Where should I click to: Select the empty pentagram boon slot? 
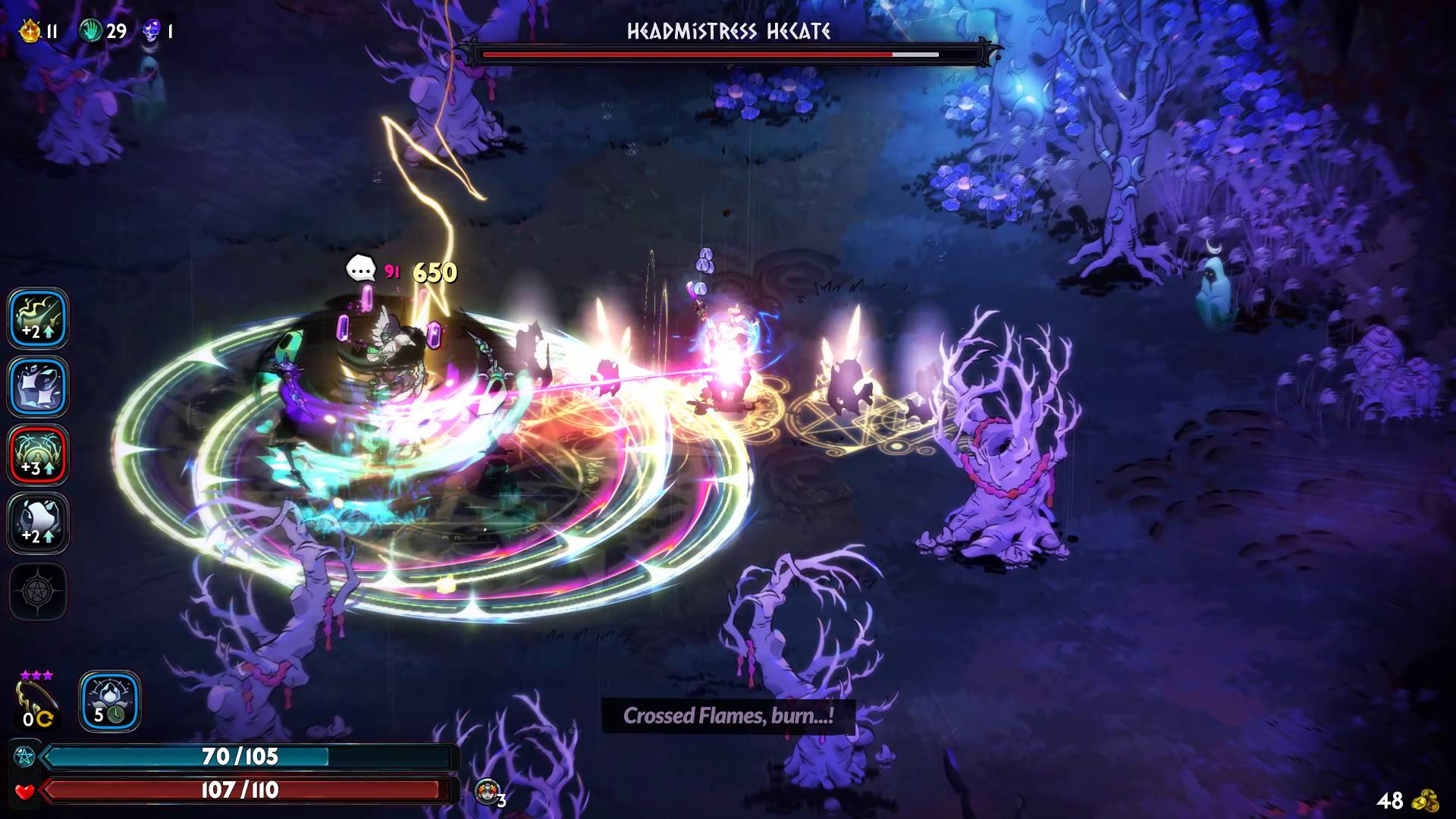coord(38,591)
